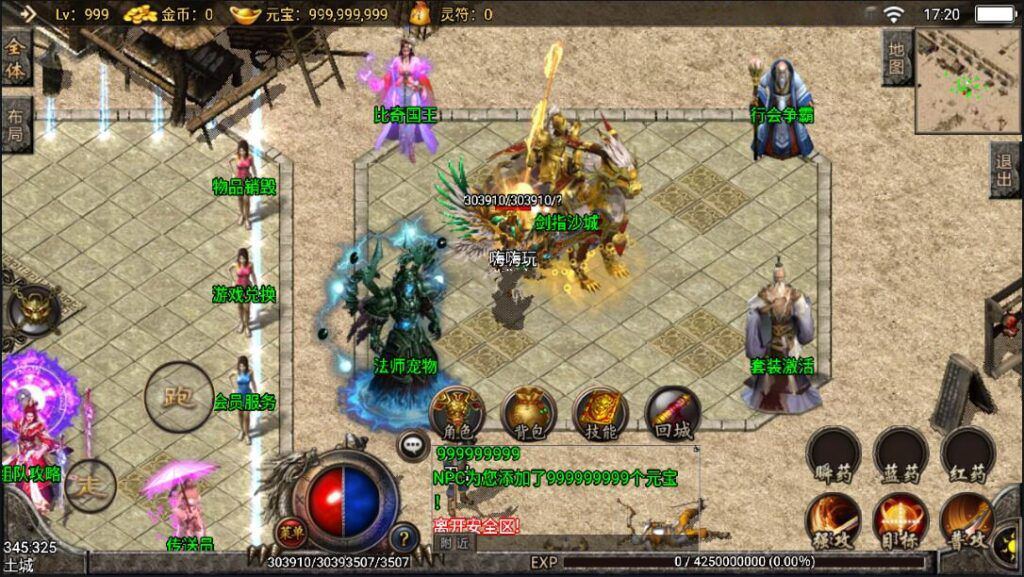Viewport: 1024px width, 577px height.
Task: Use the 普攻 normal attack
Action: [967, 519]
